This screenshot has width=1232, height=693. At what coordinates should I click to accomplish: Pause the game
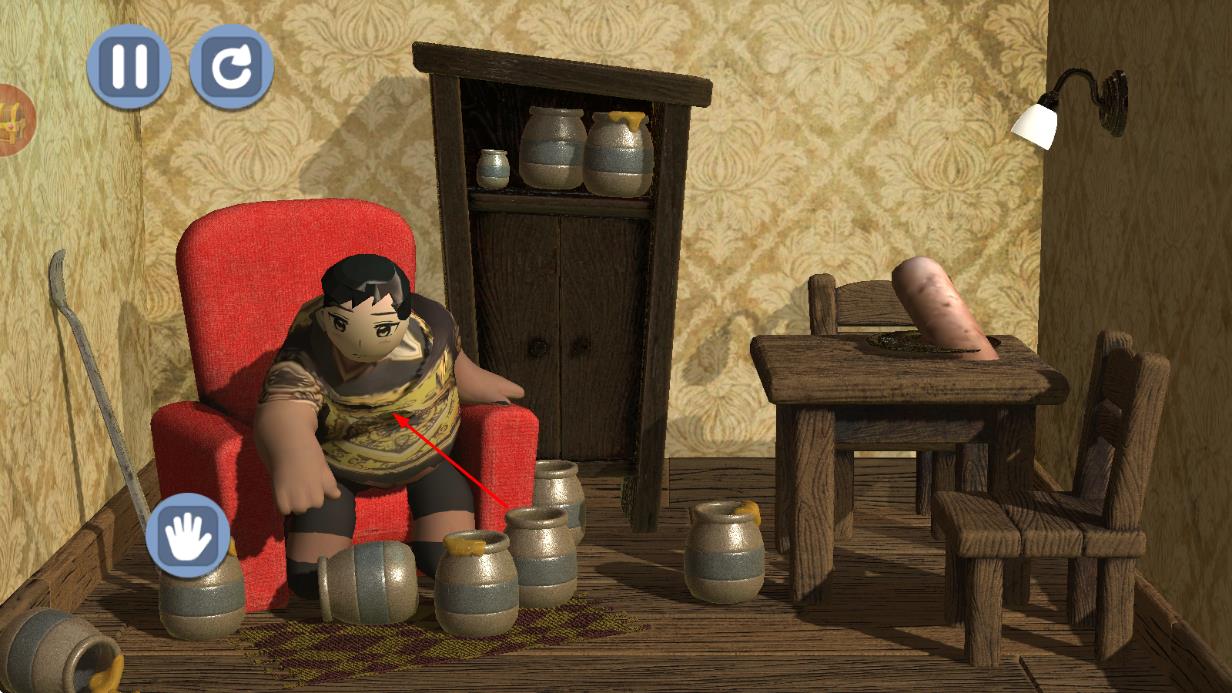[128, 66]
